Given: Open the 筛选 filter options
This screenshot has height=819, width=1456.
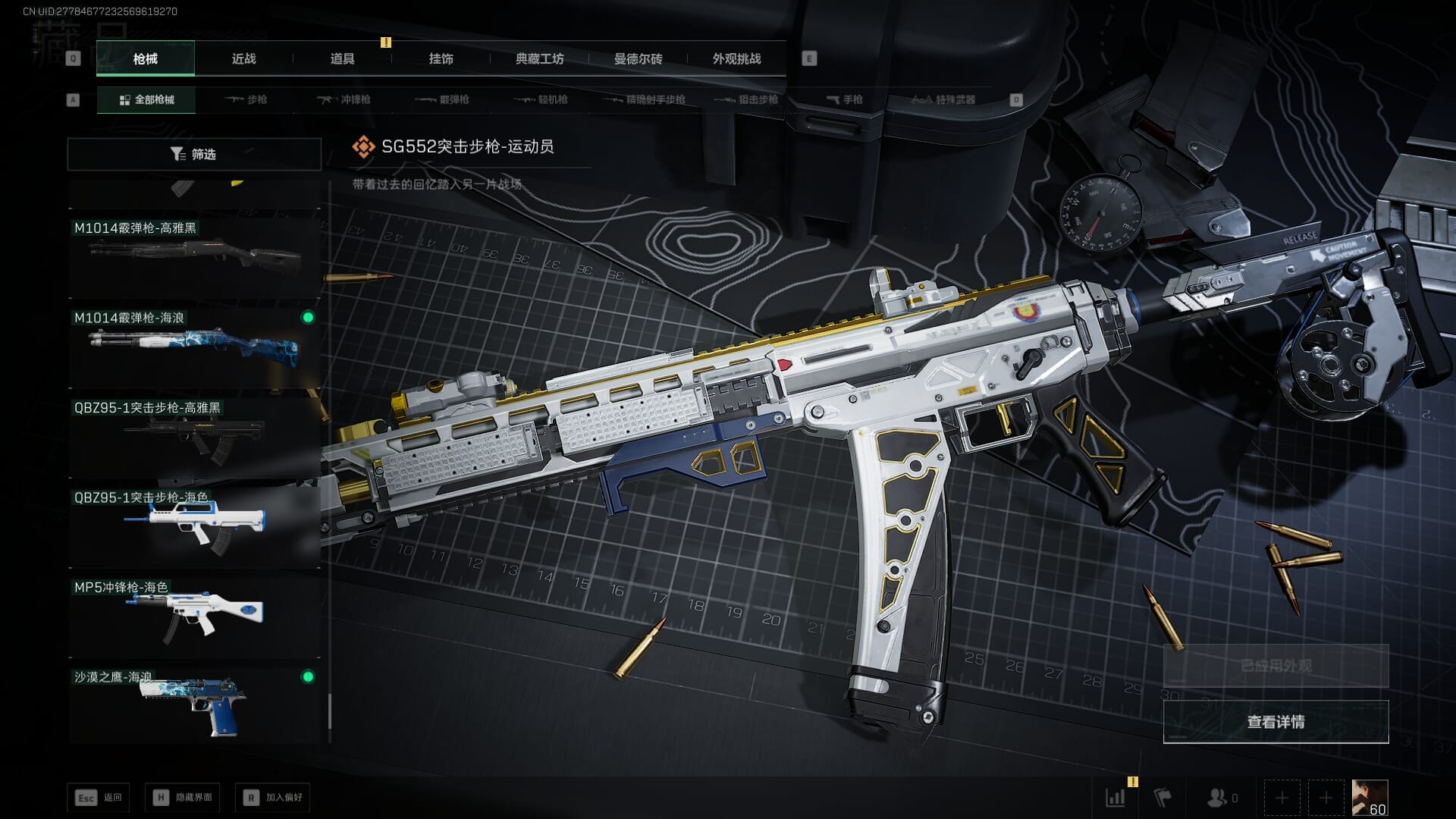Looking at the screenshot, I should [x=194, y=154].
